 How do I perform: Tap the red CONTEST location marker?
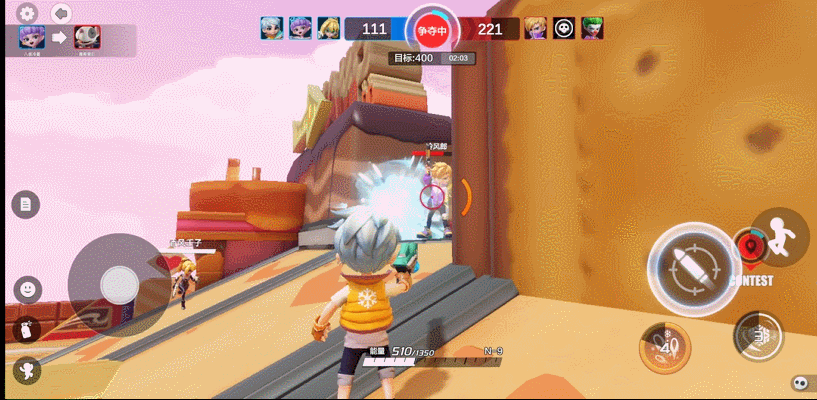click(x=748, y=245)
